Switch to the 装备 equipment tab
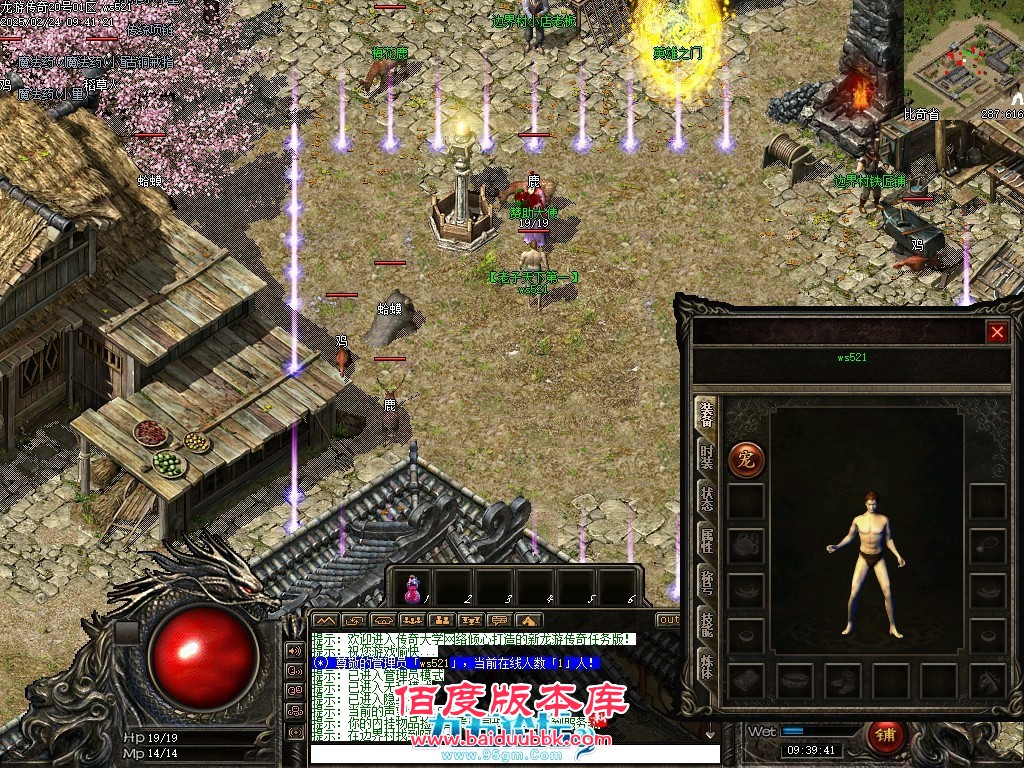 706,418
